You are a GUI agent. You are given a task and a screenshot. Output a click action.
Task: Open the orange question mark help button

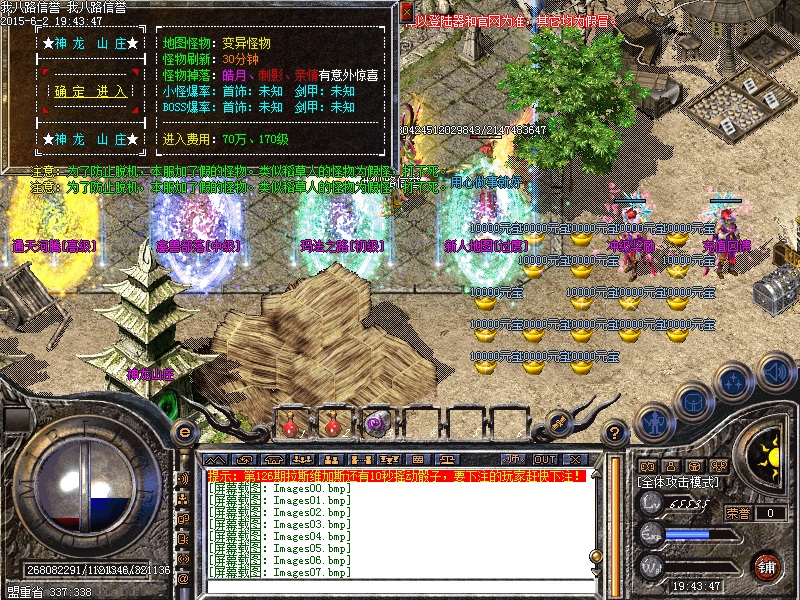click(x=617, y=431)
